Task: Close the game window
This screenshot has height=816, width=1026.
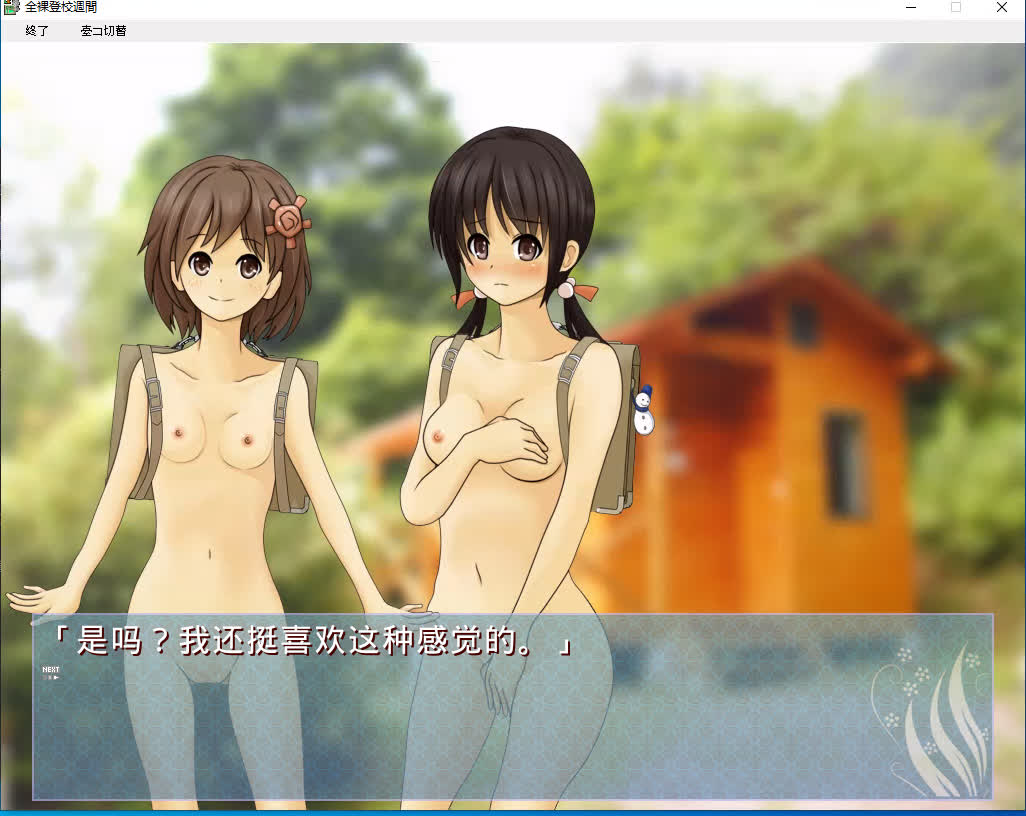Action: pyautogui.click(x=1001, y=8)
